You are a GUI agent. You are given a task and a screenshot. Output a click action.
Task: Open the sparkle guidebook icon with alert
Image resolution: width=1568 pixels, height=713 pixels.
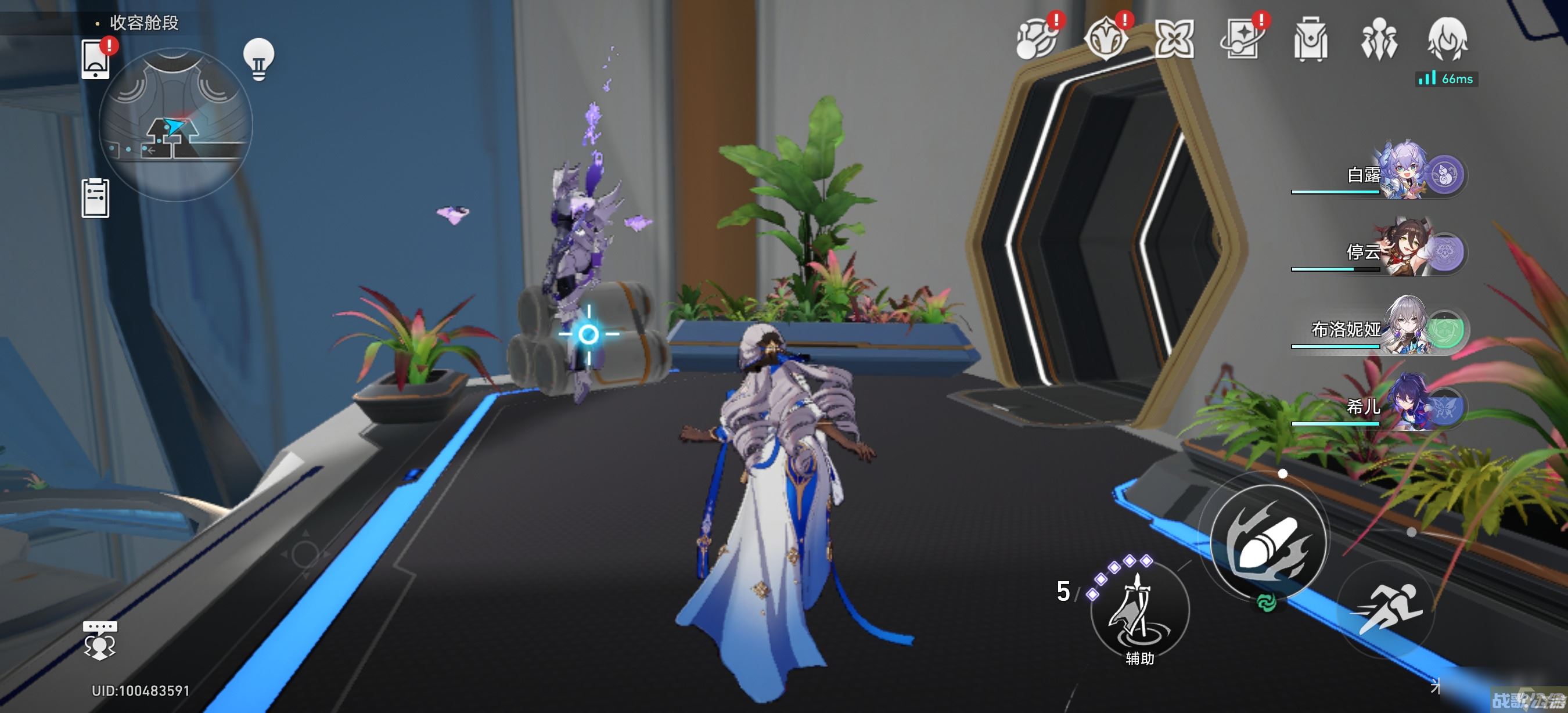click(x=1242, y=39)
